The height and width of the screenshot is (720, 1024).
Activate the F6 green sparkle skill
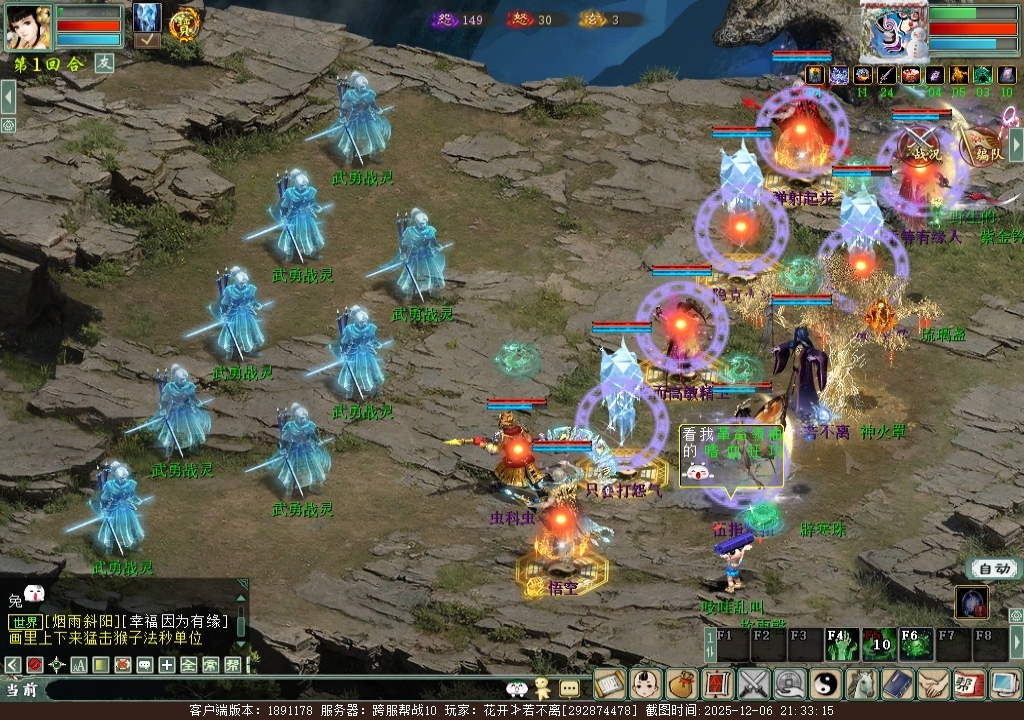coord(913,645)
